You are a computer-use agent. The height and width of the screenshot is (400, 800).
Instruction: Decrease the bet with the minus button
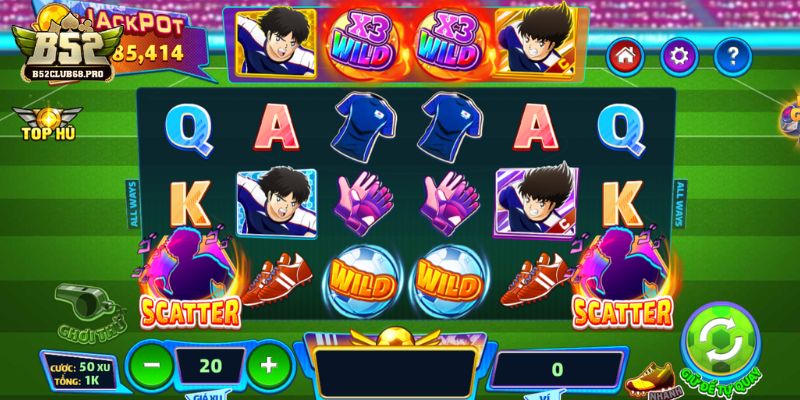151,364
